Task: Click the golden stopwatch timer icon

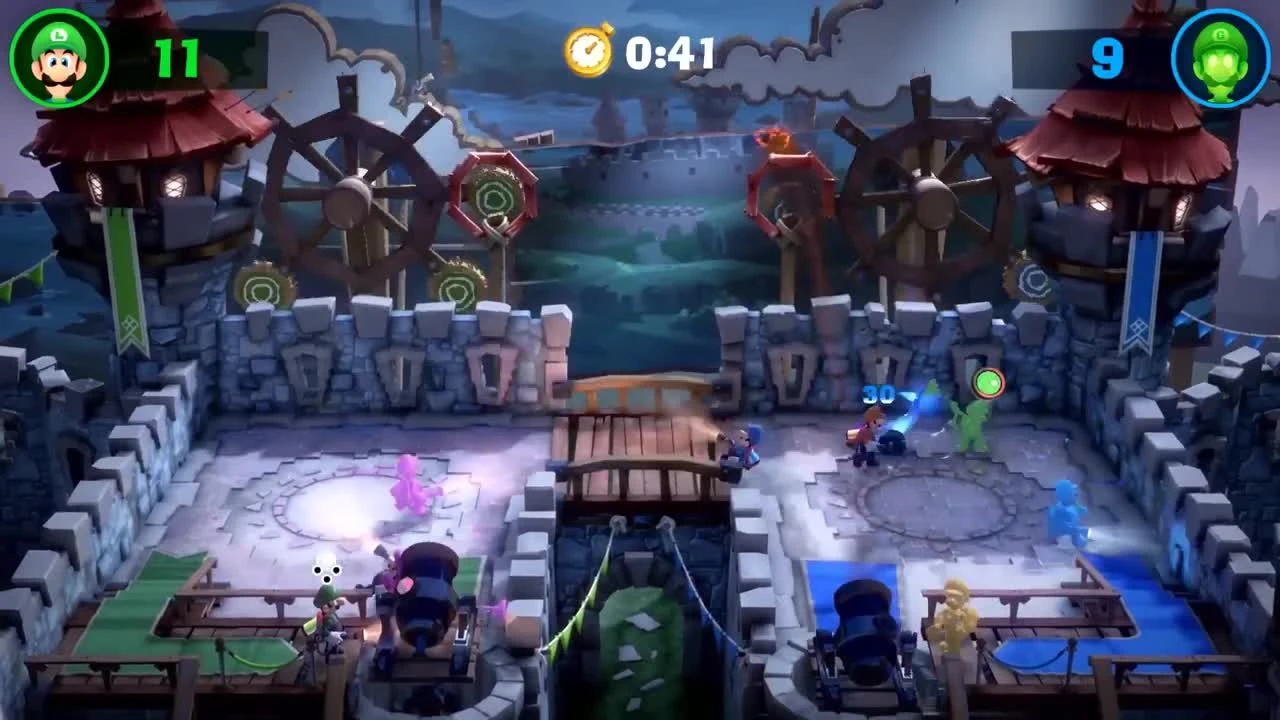Action: [586, 53]
